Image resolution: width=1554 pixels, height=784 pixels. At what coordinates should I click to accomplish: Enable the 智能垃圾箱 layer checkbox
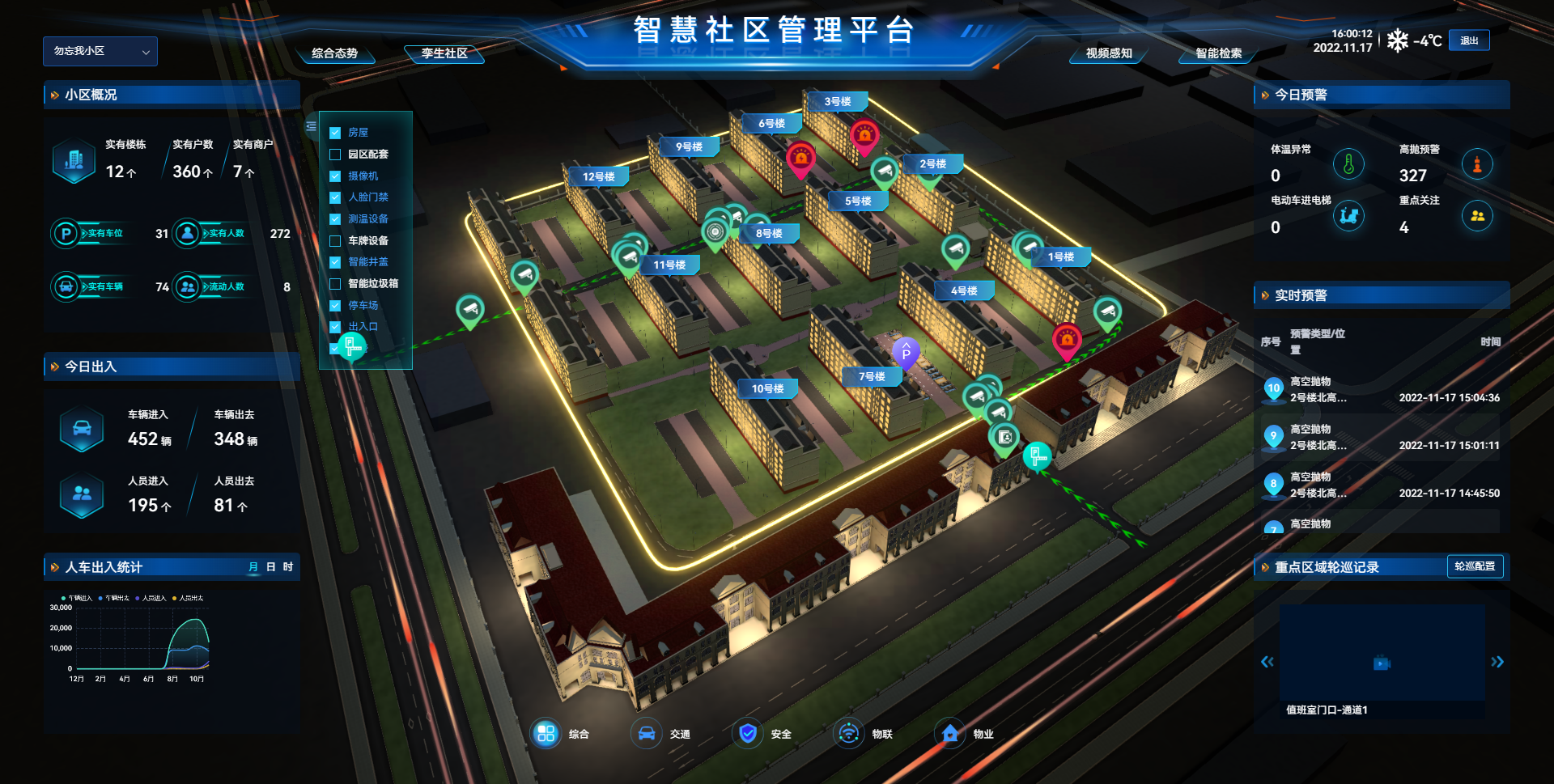pyautogui.click(x=335, y=284)
